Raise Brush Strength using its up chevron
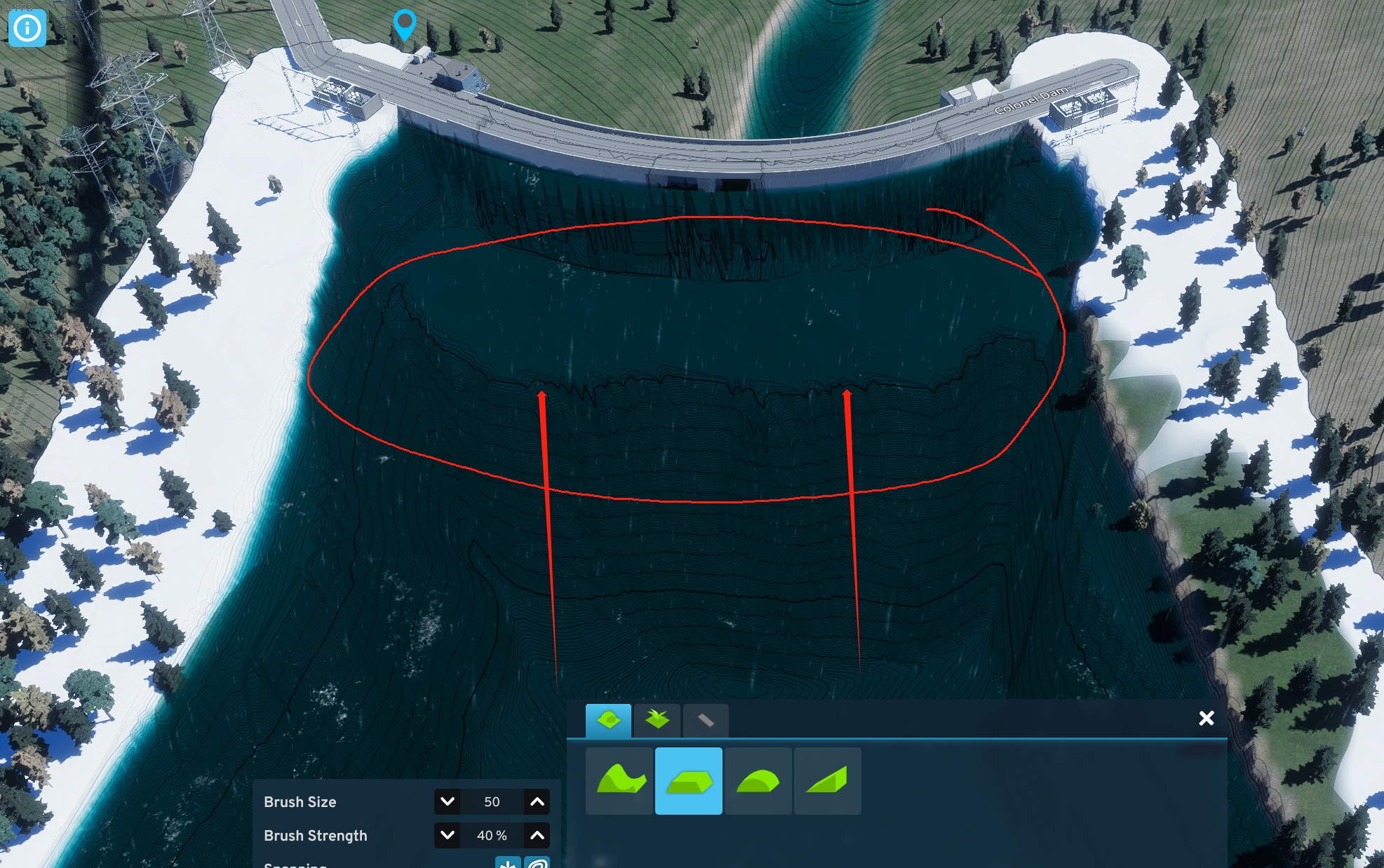This screenshot has width=1384, height=868. pyautogui.click(x=537, y=835)
